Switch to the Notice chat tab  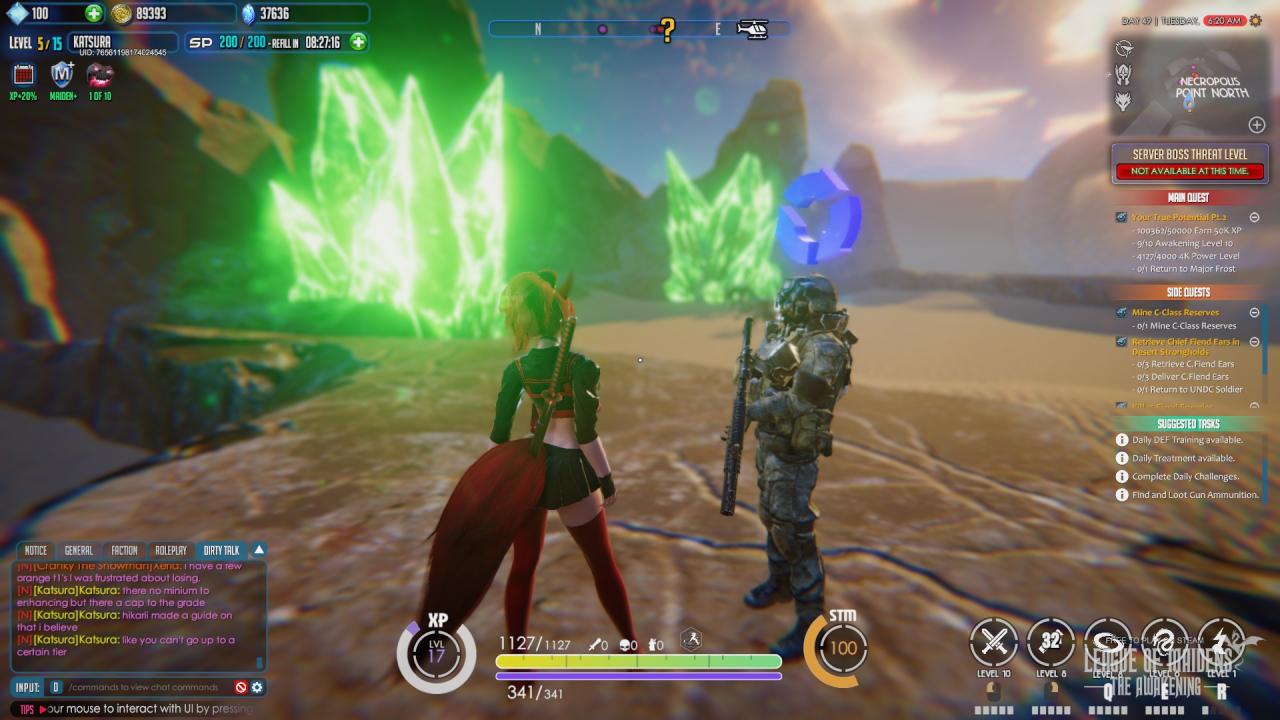(x=36, y=551)
